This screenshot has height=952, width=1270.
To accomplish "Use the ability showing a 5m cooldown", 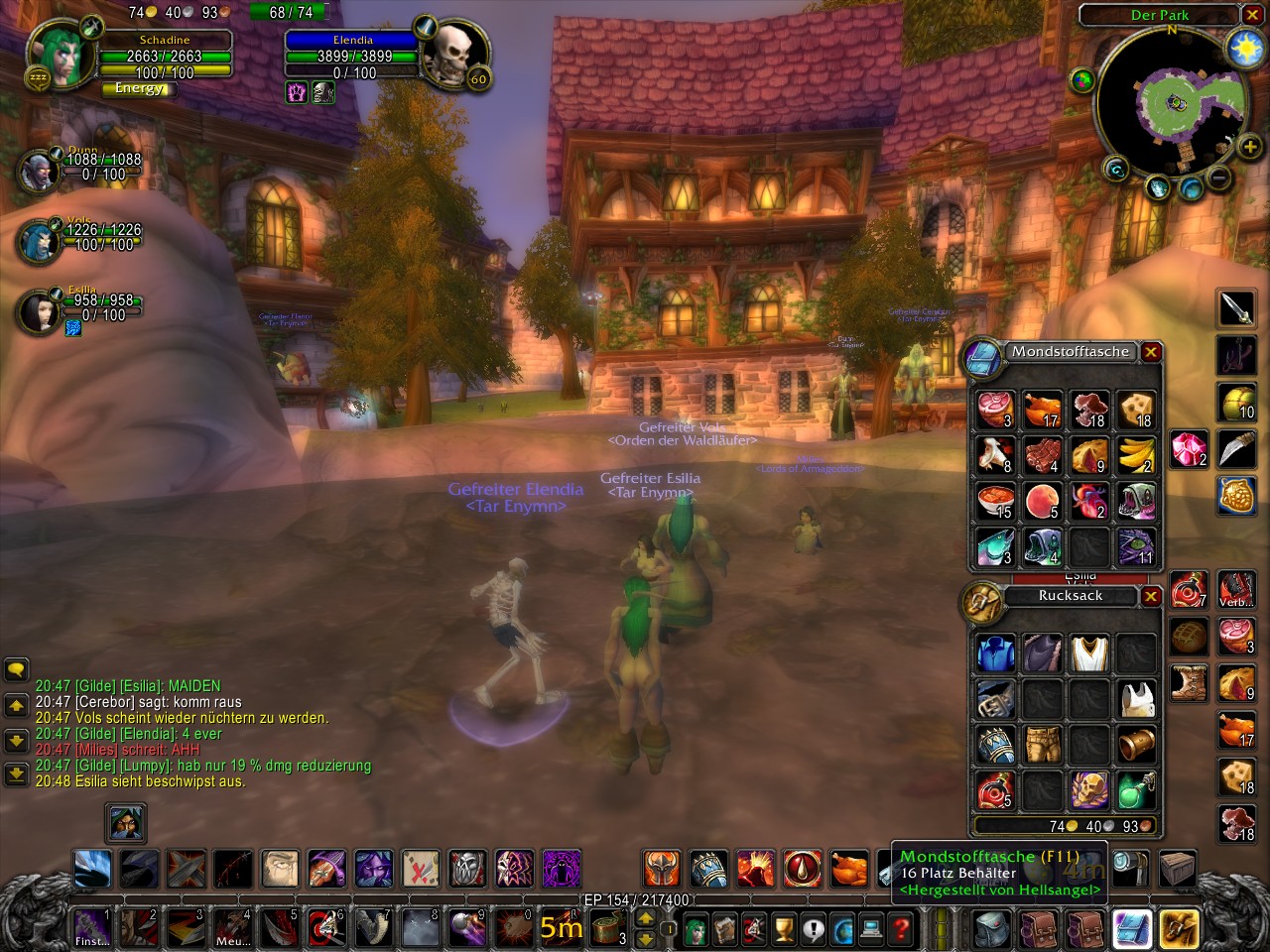I will 561,929.
